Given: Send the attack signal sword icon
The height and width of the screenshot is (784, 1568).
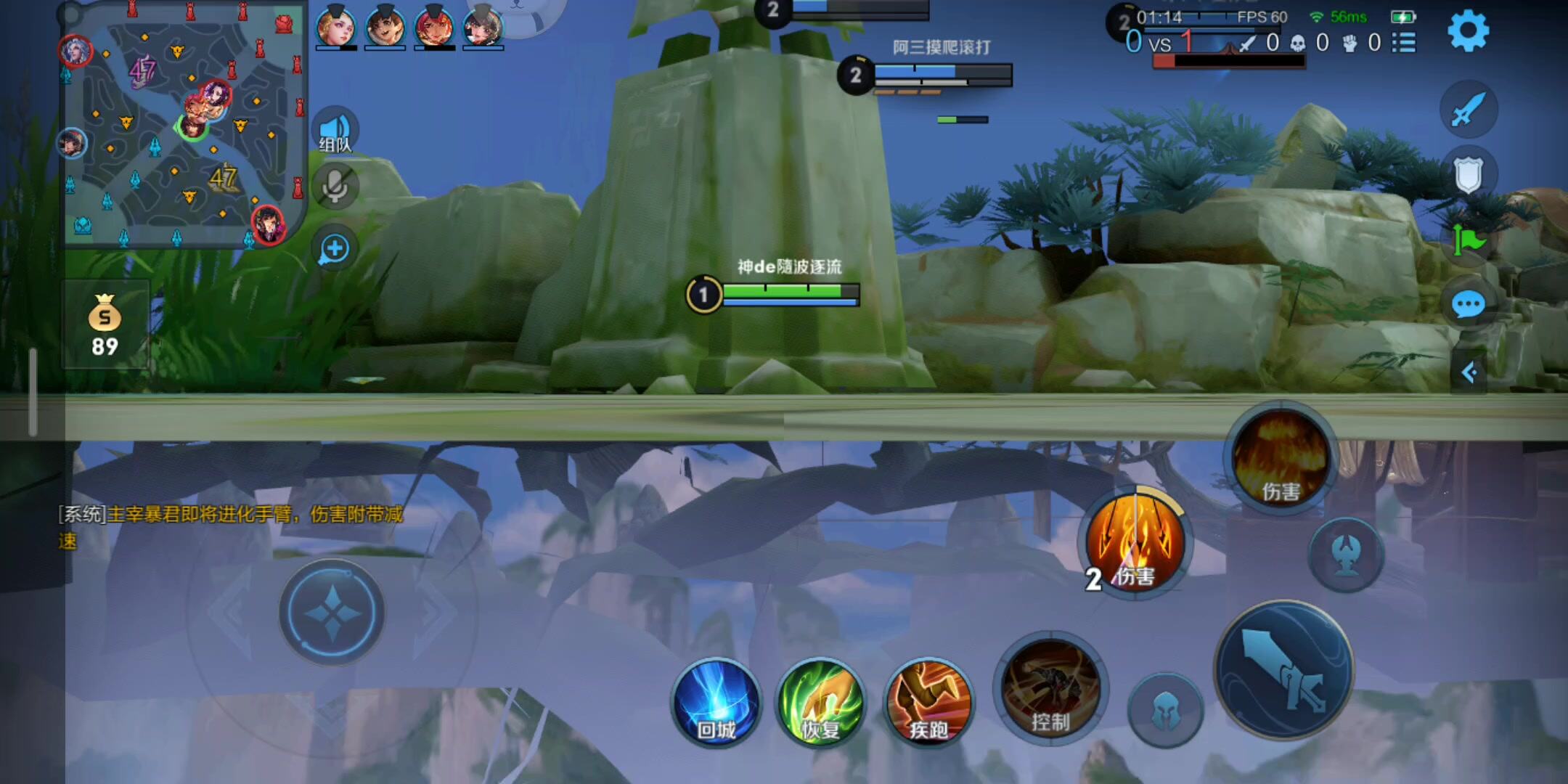Looking at the screenshot, I should [1468, 110].
